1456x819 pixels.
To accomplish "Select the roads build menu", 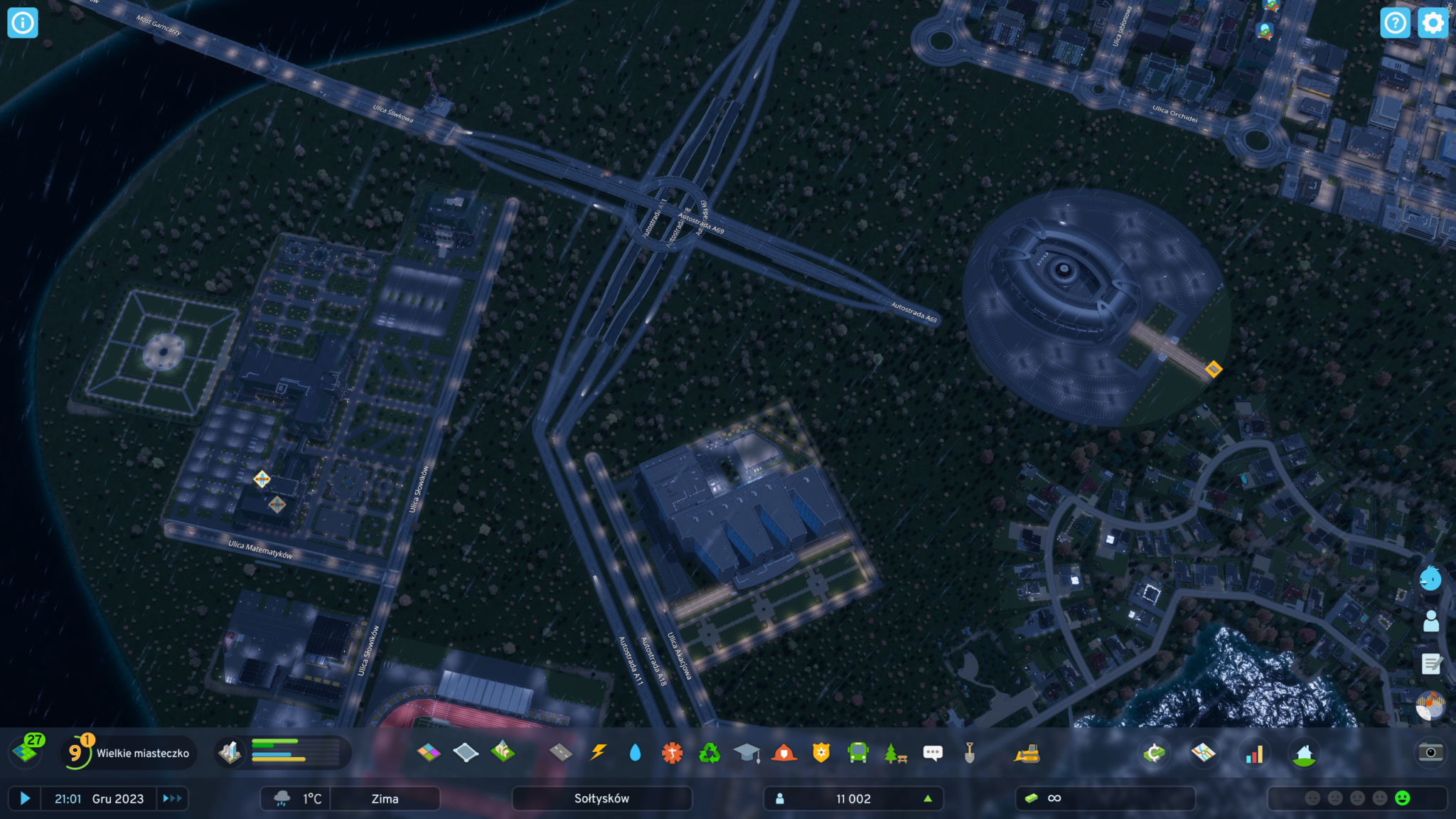I will [561, 752].
